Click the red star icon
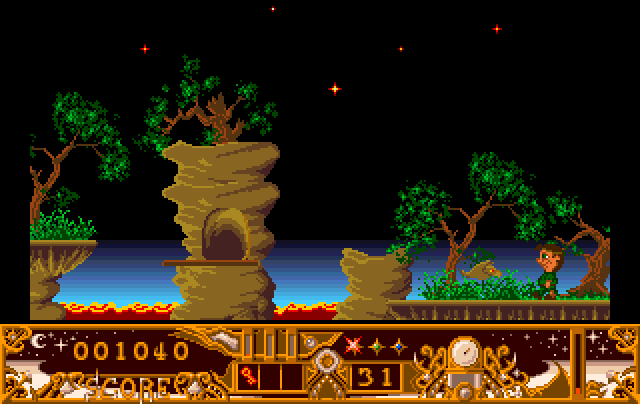 click(352, 347)
